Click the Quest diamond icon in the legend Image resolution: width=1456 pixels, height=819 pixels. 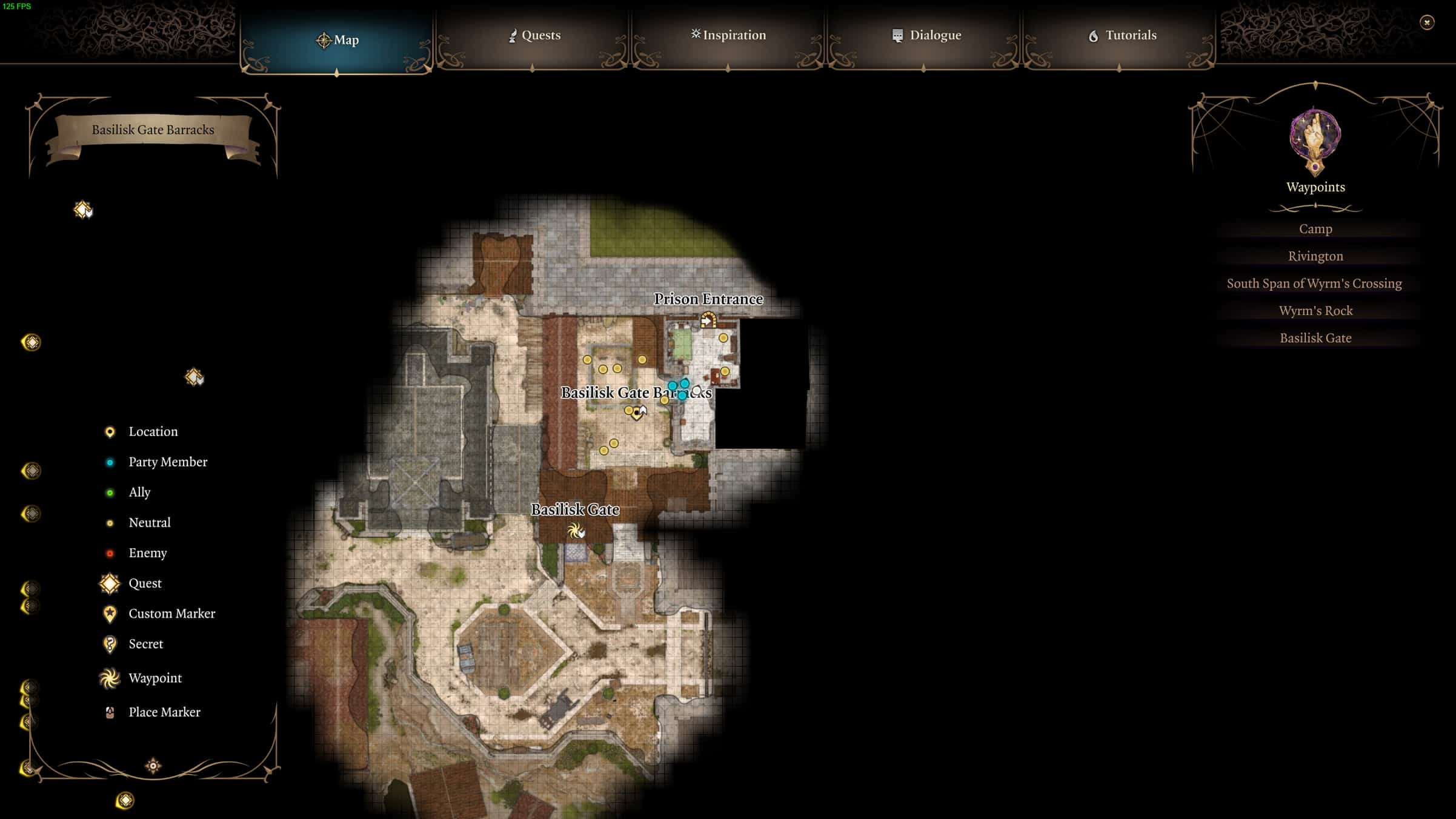pos(109,583)
